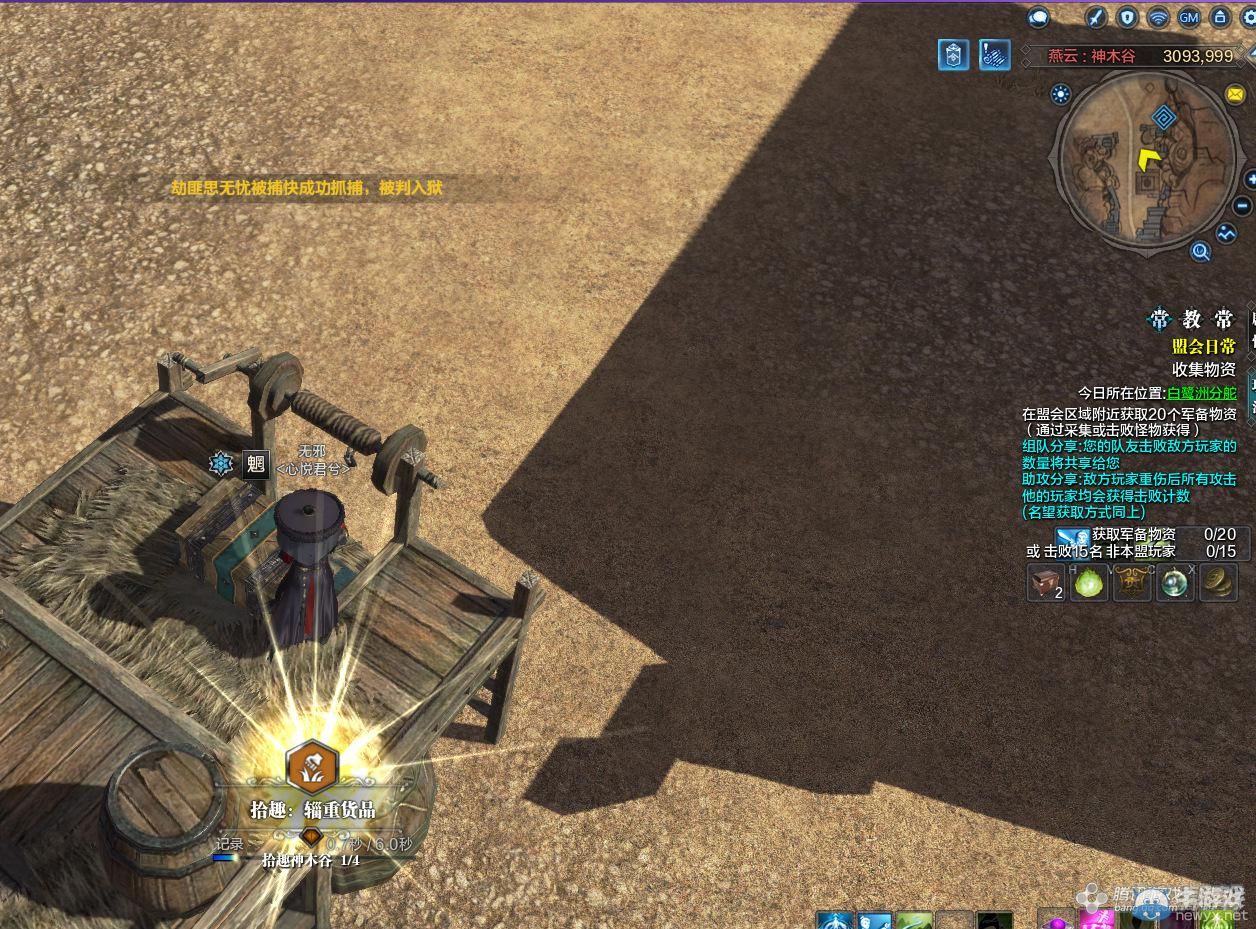Zoom out the minimap with minus button

(x=1244, y=206)
